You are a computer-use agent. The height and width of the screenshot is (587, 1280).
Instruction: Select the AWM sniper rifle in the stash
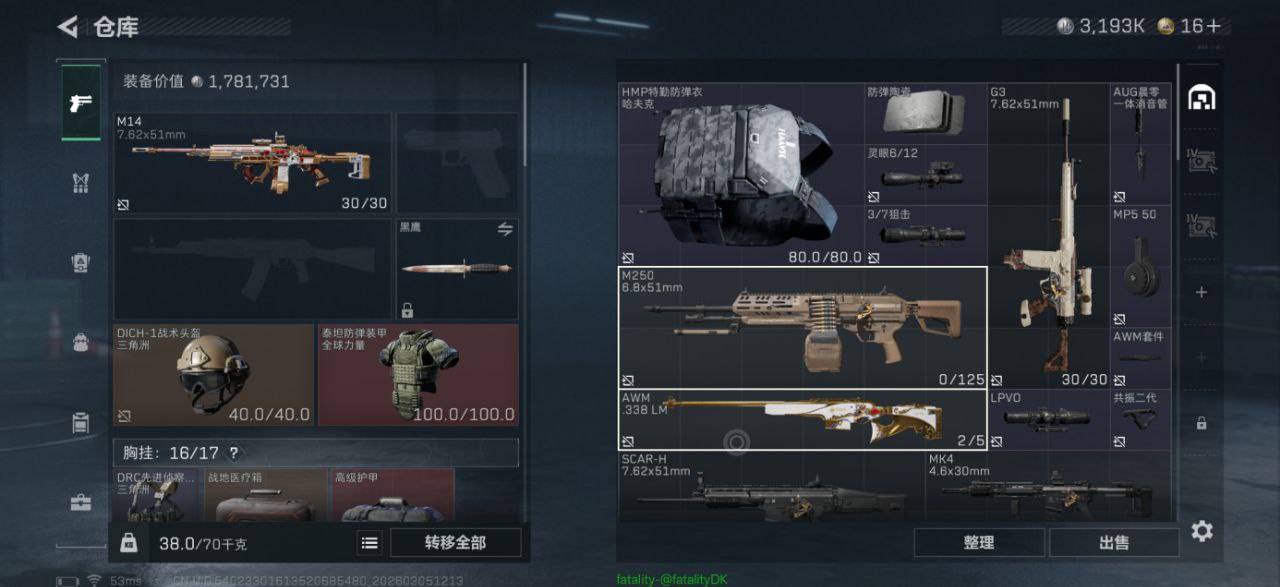pyautogui.click(x=802, y=420)
